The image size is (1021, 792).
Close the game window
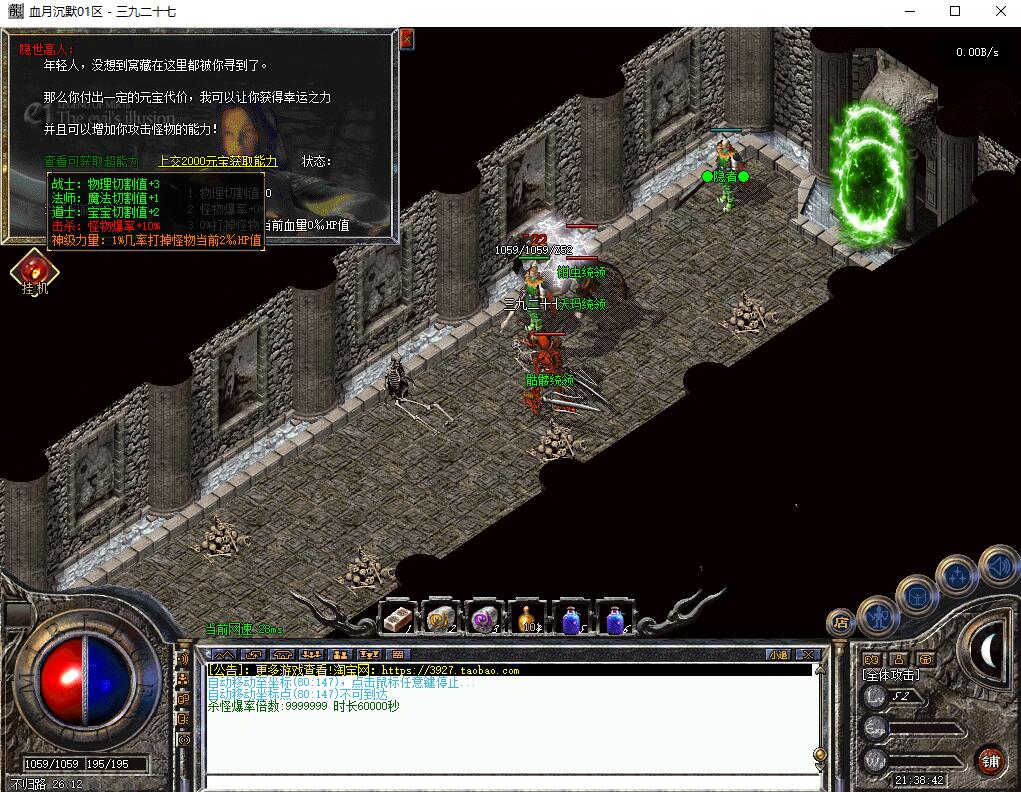pyautogui.click(x=1001, y=12)
